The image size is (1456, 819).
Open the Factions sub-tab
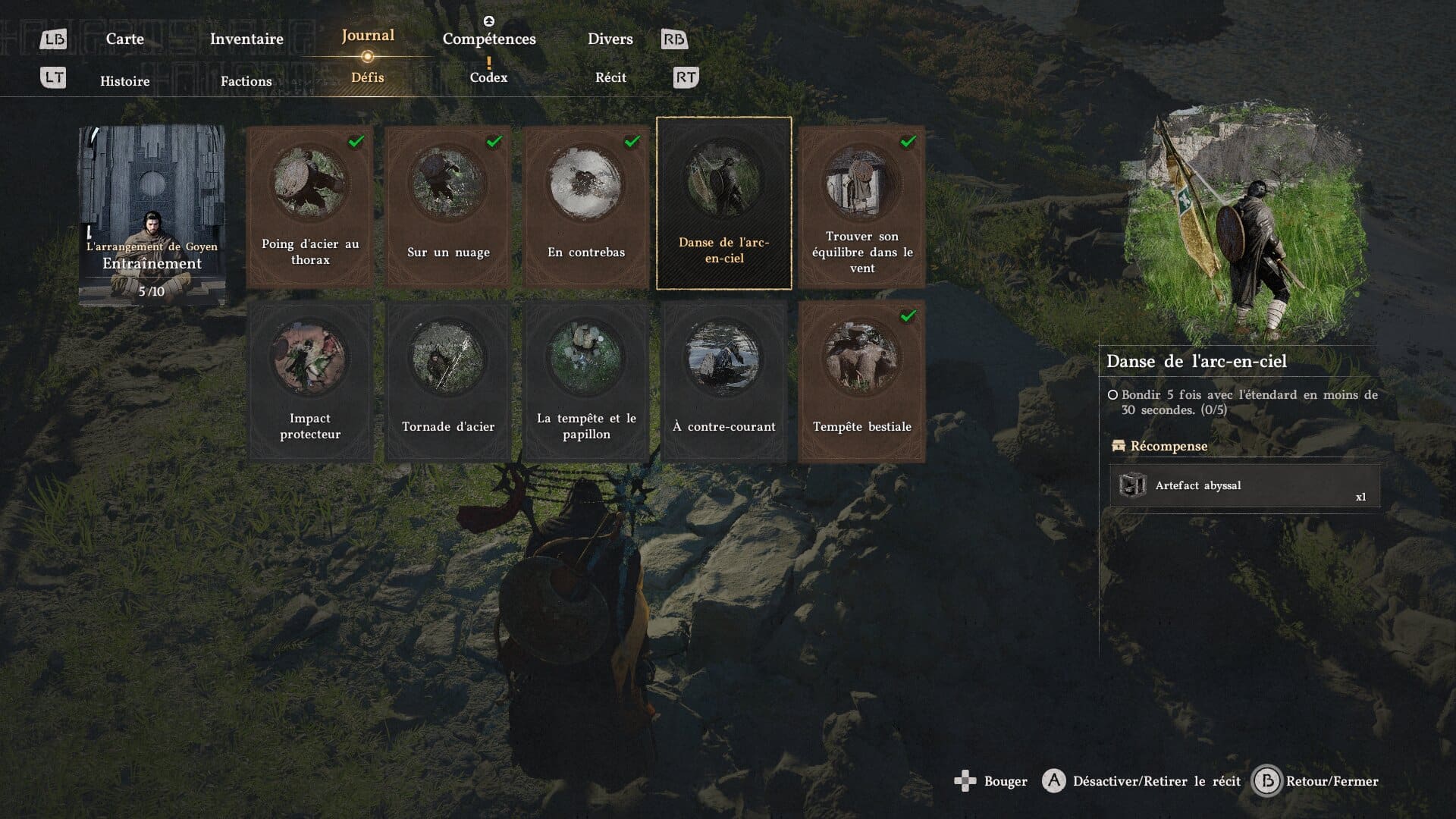246,80
